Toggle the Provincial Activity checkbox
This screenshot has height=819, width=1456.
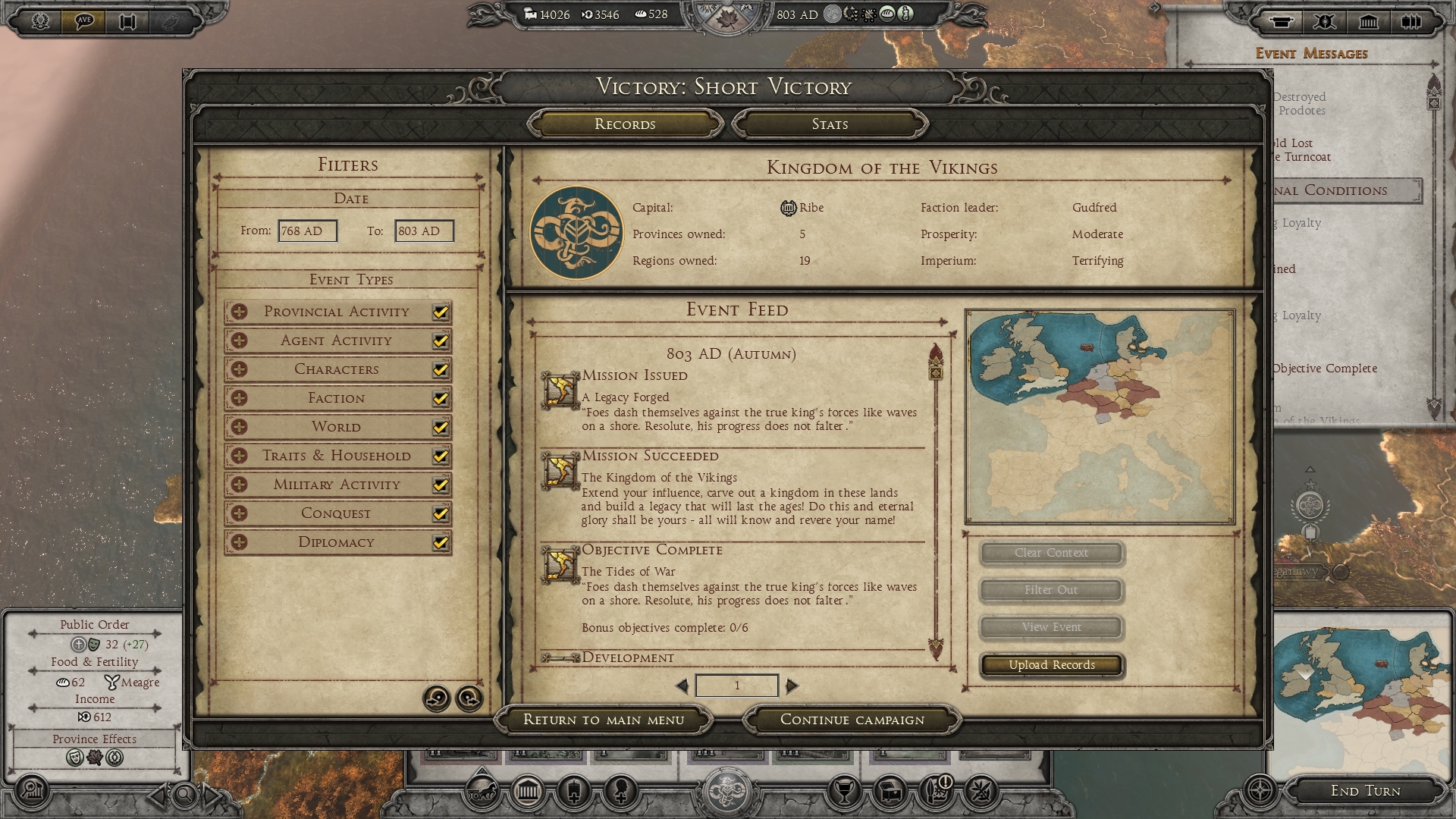pos(440,312)
